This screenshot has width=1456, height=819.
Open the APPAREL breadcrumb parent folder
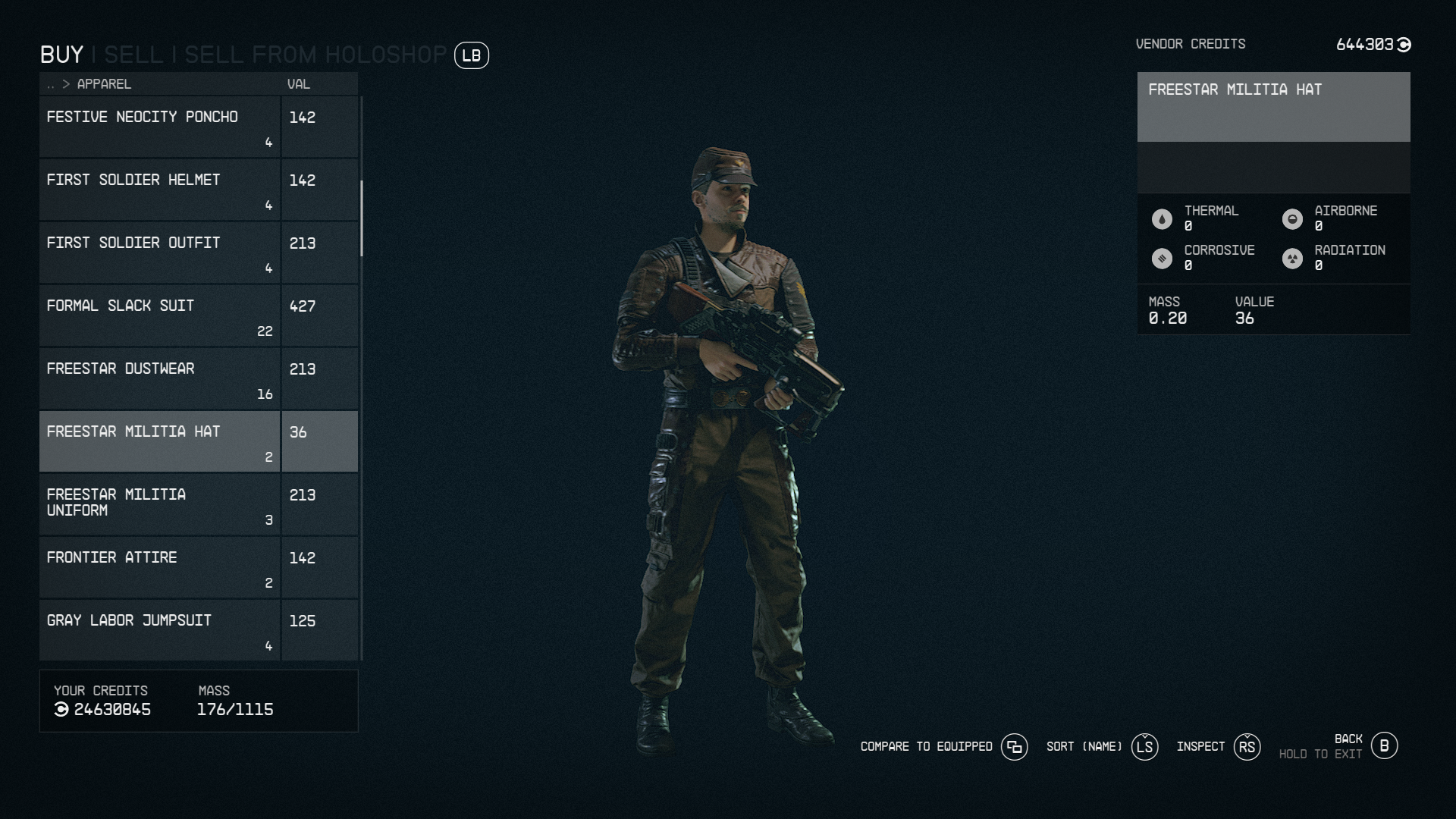point(52,84)
